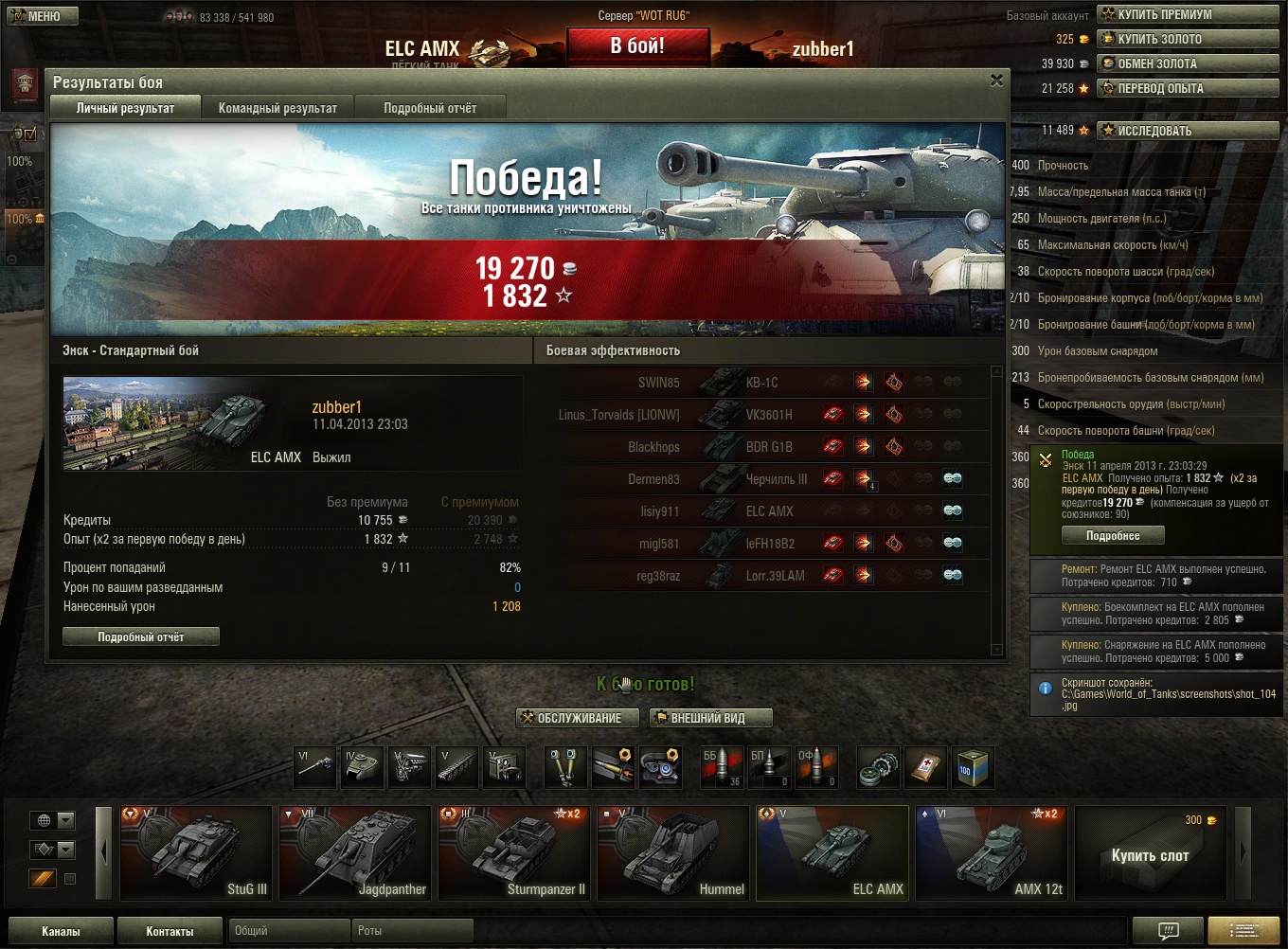The image size is (1288, 949).
Task: Start battle with В бой! button
Action: (x=637, y=45)
